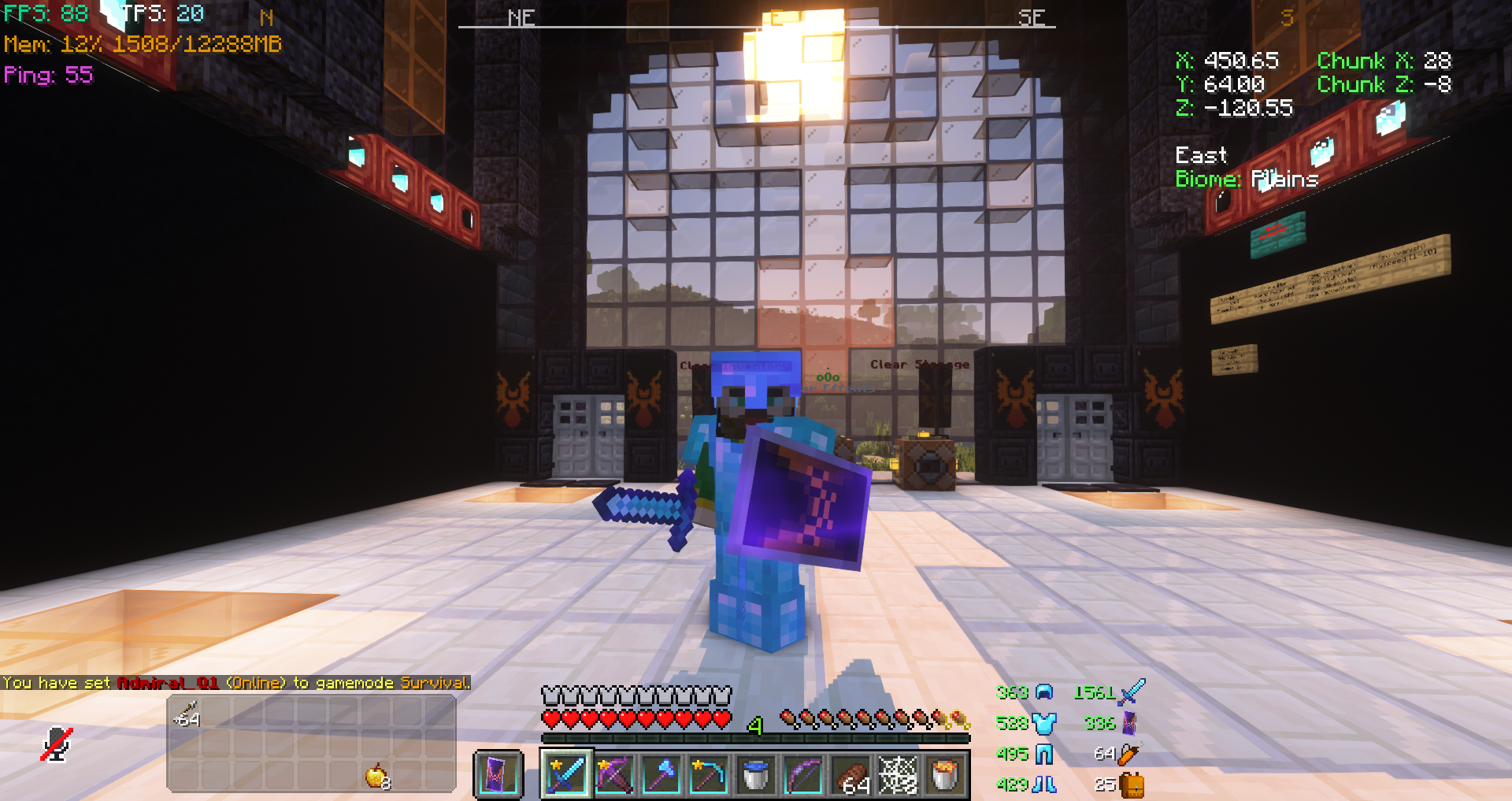Click the golden apple in the inventory preview
This screenshot has width=1512, height=801.
point(376,776)
